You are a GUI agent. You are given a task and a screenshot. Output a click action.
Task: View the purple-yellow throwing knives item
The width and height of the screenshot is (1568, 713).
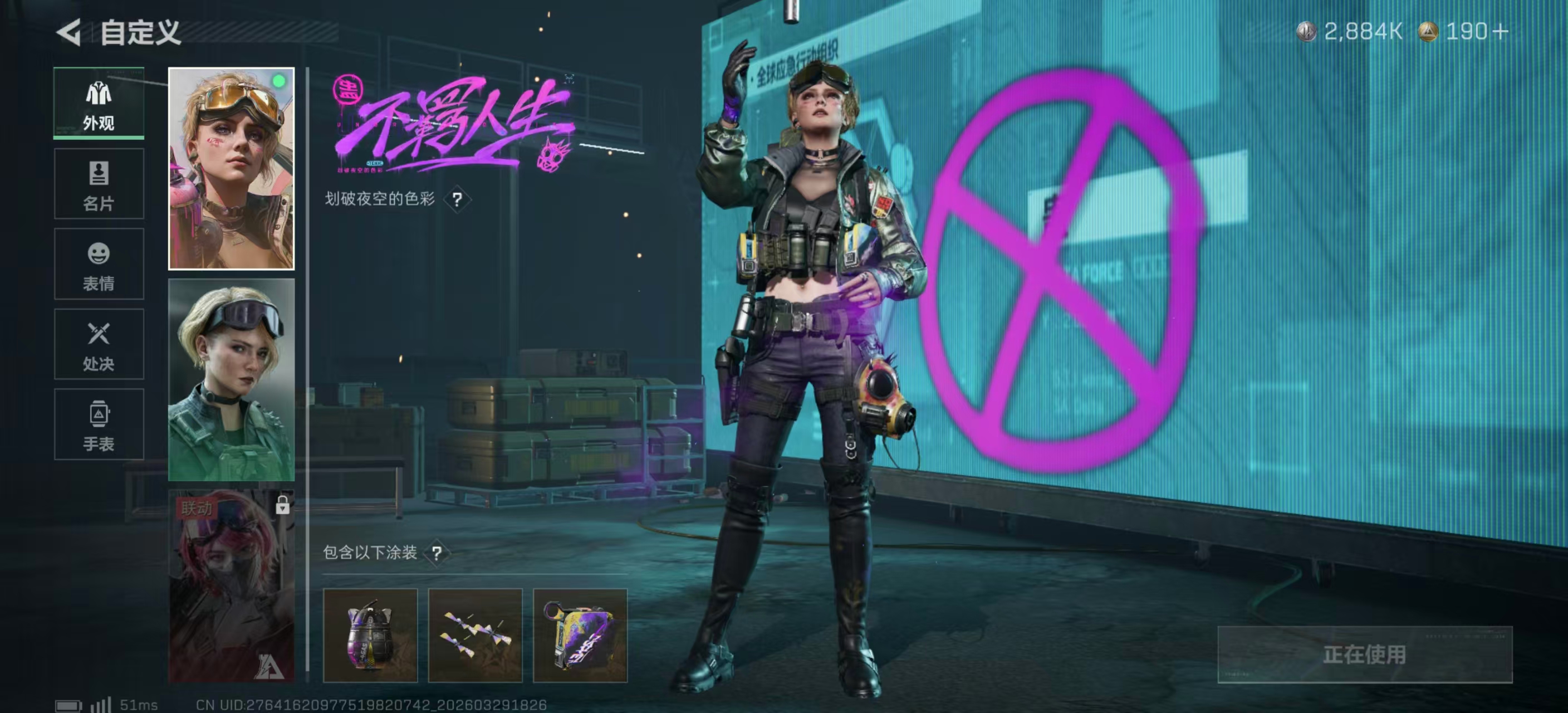pos(476,635)
